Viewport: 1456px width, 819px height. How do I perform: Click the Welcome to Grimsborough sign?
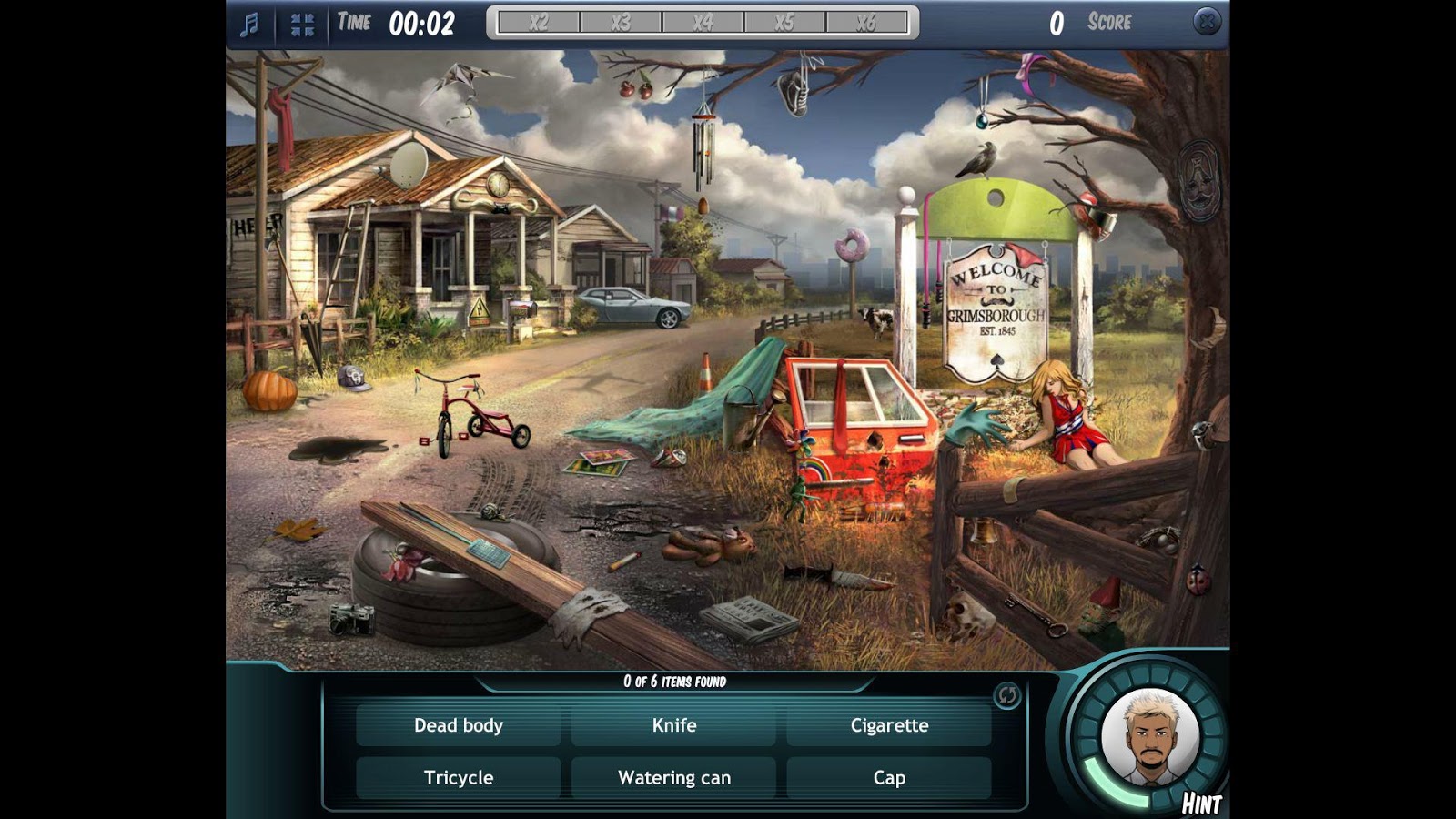(998, 300)
